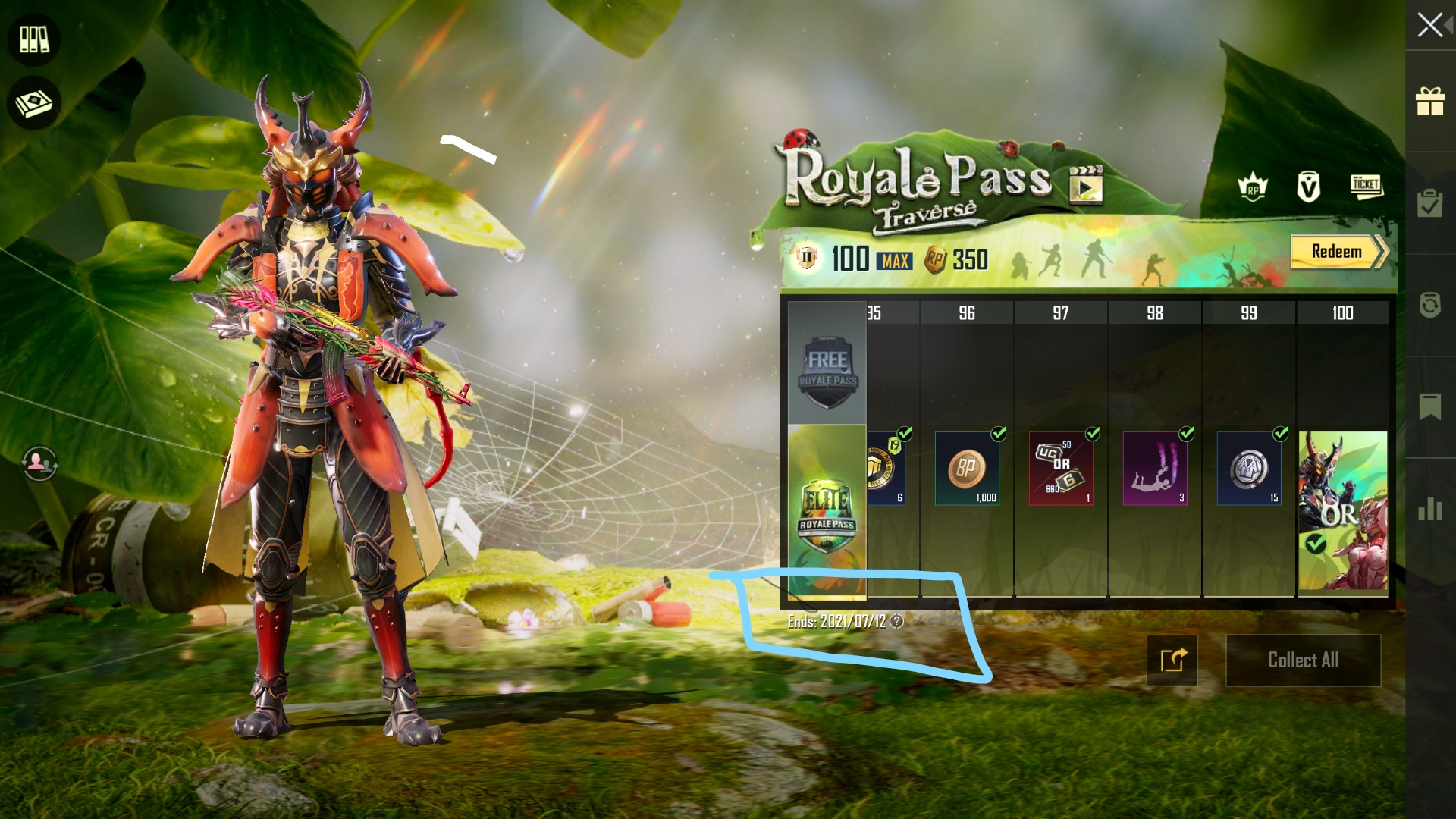Open the gift box rewards tab

pos(1430,102)
